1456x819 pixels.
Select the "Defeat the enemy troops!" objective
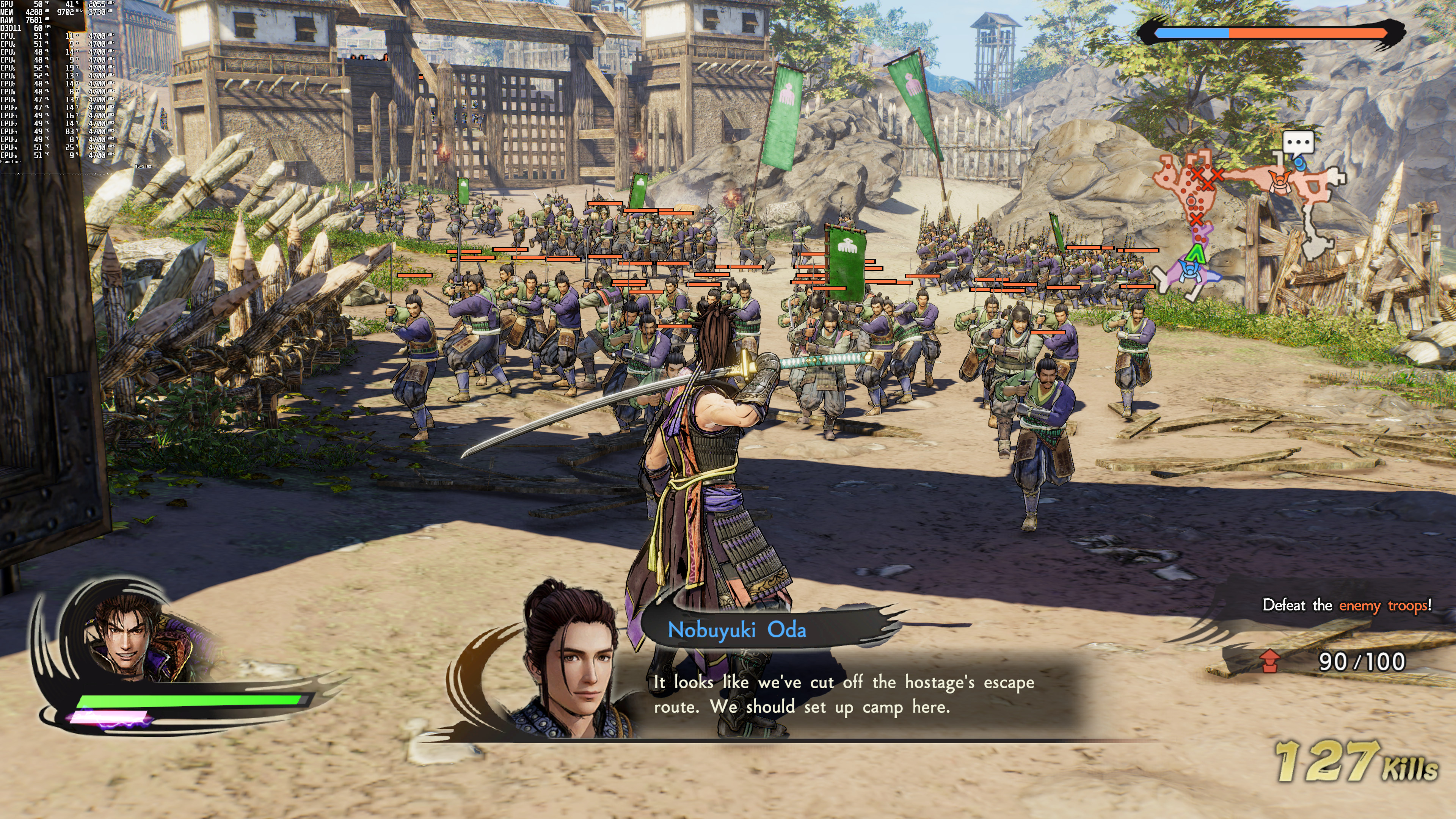tap(1347, 606)
